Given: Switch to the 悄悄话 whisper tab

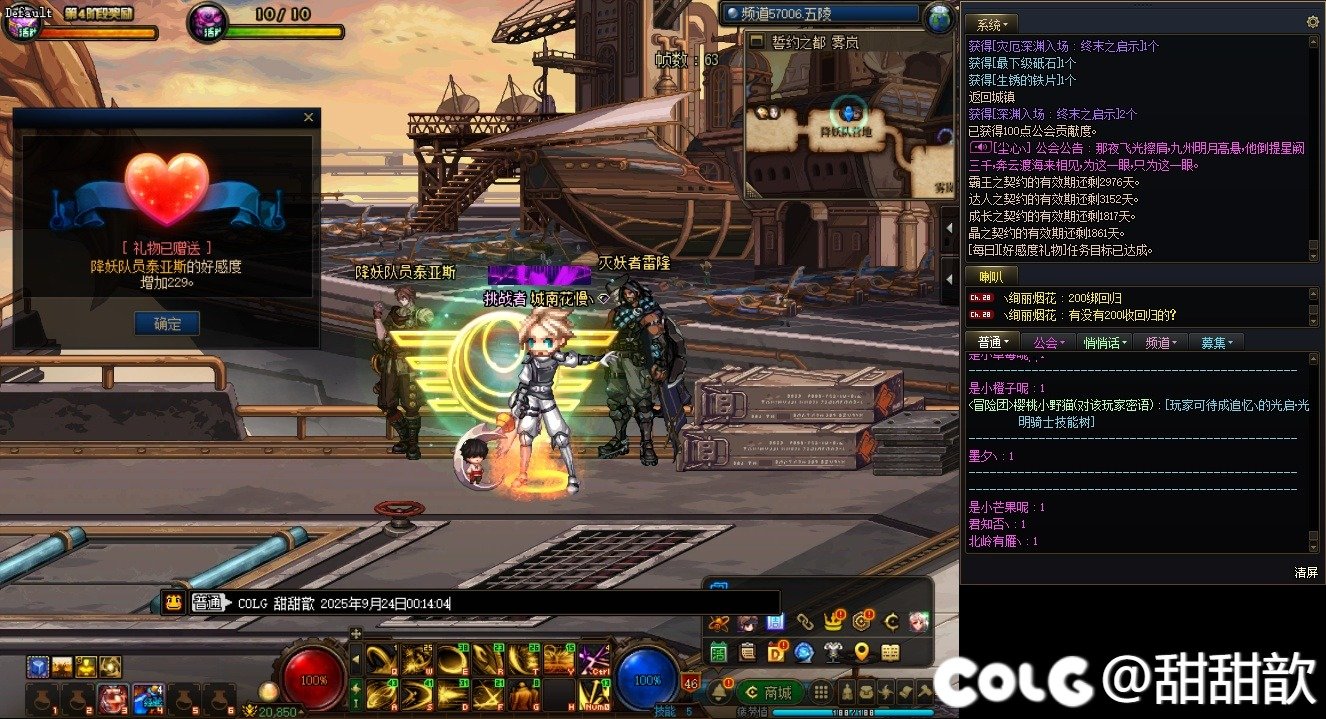Looking at the screenshot, I should [x=1104, y=342].
